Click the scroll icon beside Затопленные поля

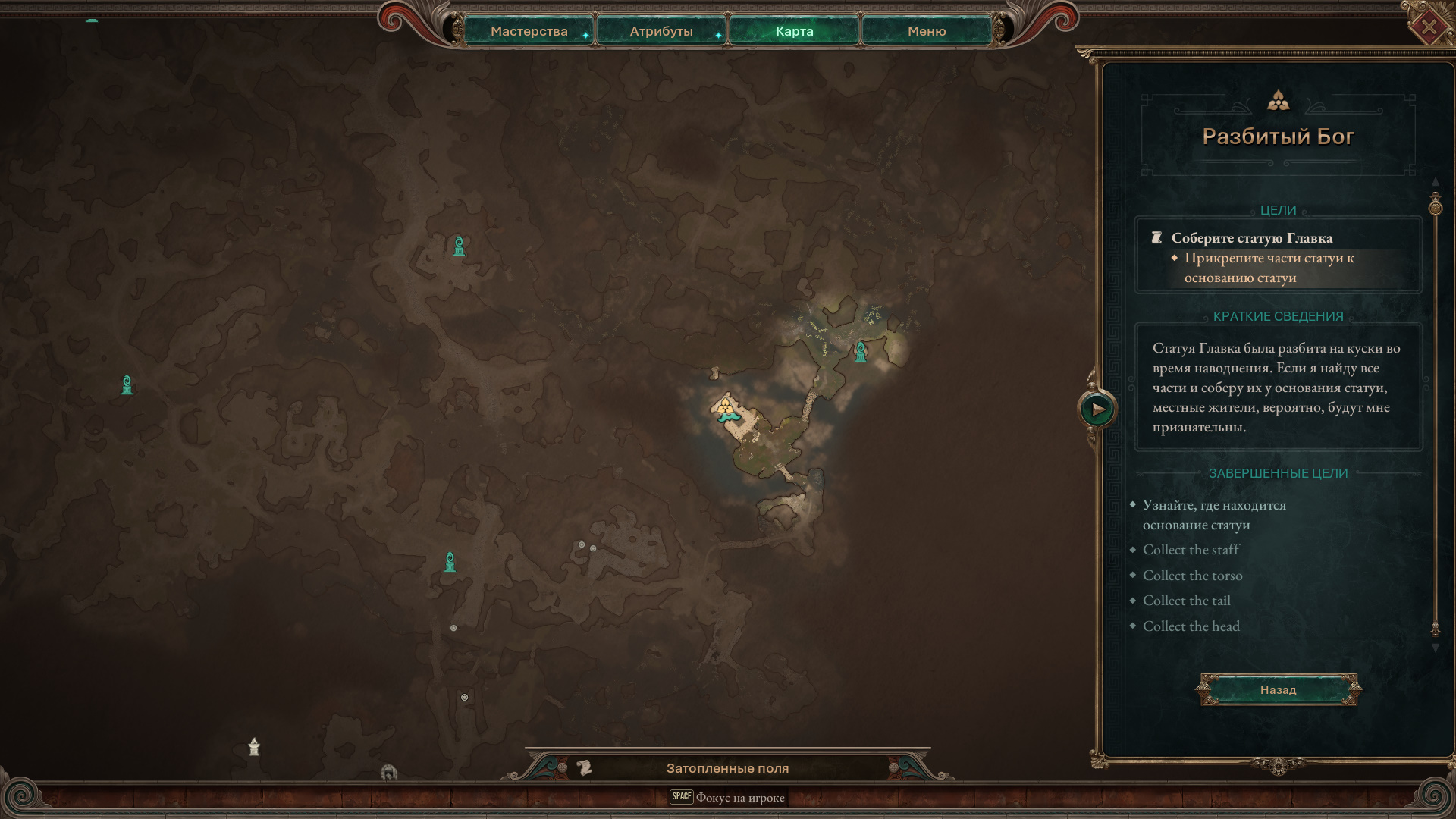pyautogui.click(x=584, y=768)
